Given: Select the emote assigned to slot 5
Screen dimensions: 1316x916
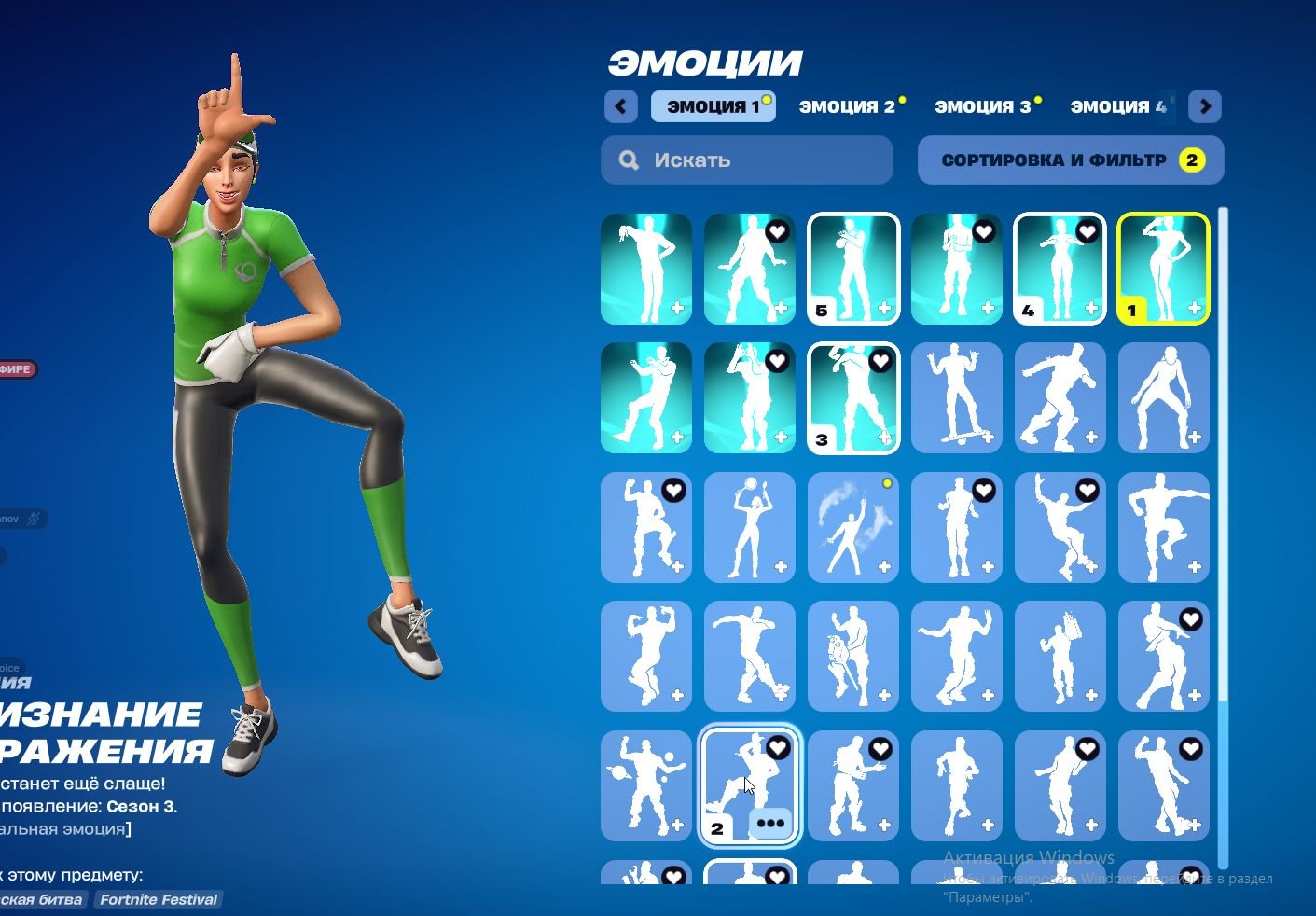Looking at the screenshot, I should coord(853,270).
